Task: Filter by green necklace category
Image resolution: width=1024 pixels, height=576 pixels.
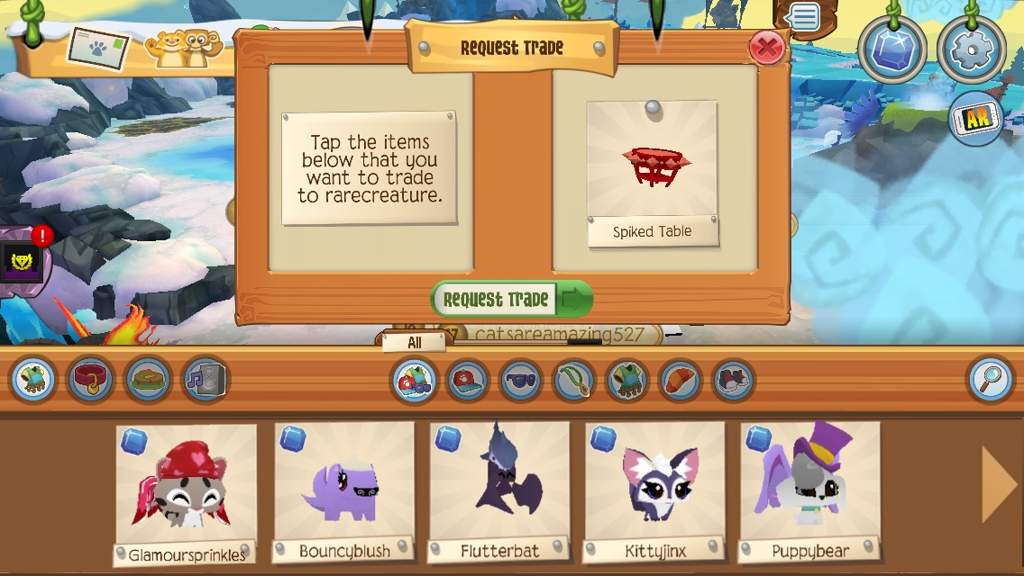Action: [x=574, y=381]
